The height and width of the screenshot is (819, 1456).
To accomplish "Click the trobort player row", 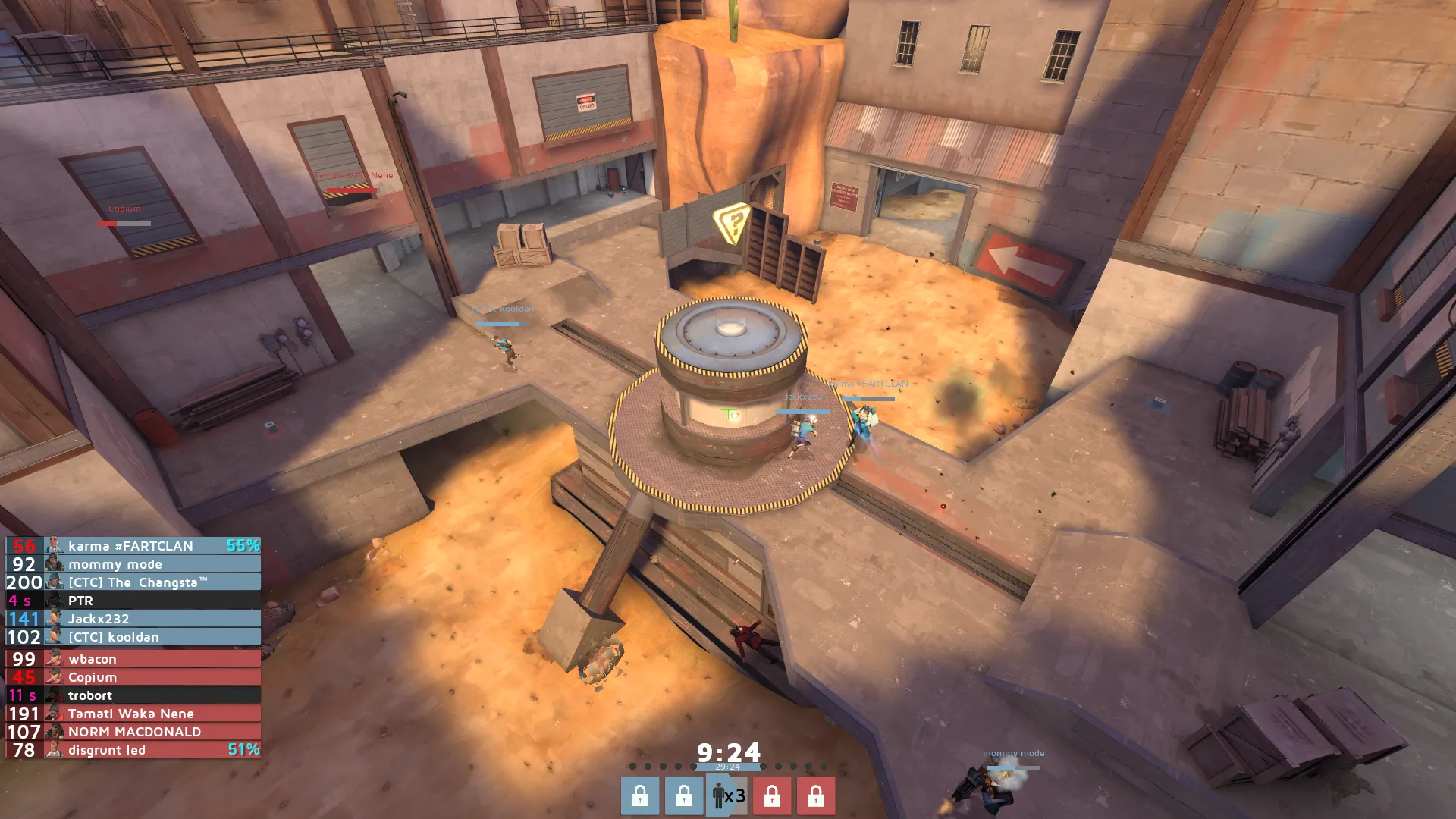I will click(x=133, y=695).
